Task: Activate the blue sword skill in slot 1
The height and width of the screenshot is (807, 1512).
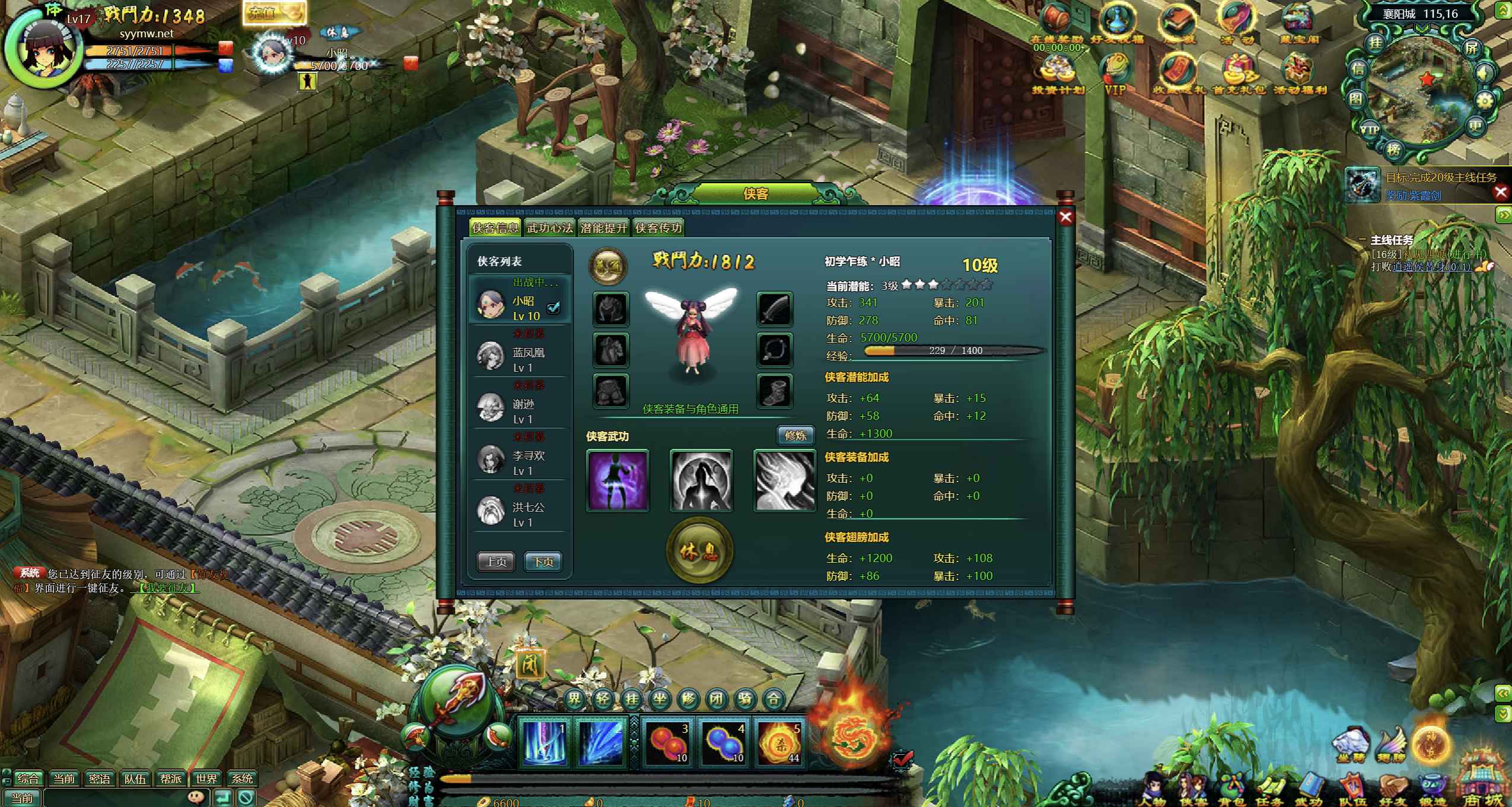Action: 543,742
